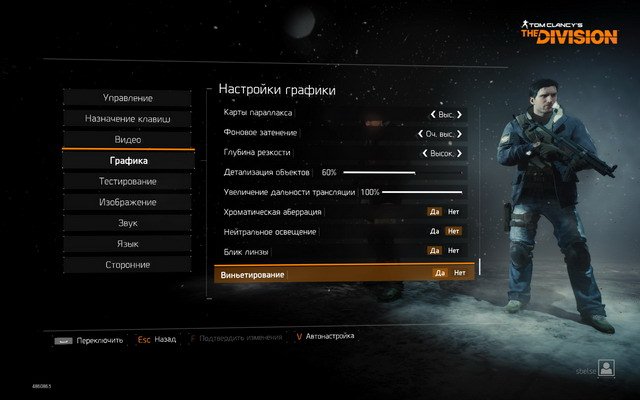Open the Сторонние section

127,265
